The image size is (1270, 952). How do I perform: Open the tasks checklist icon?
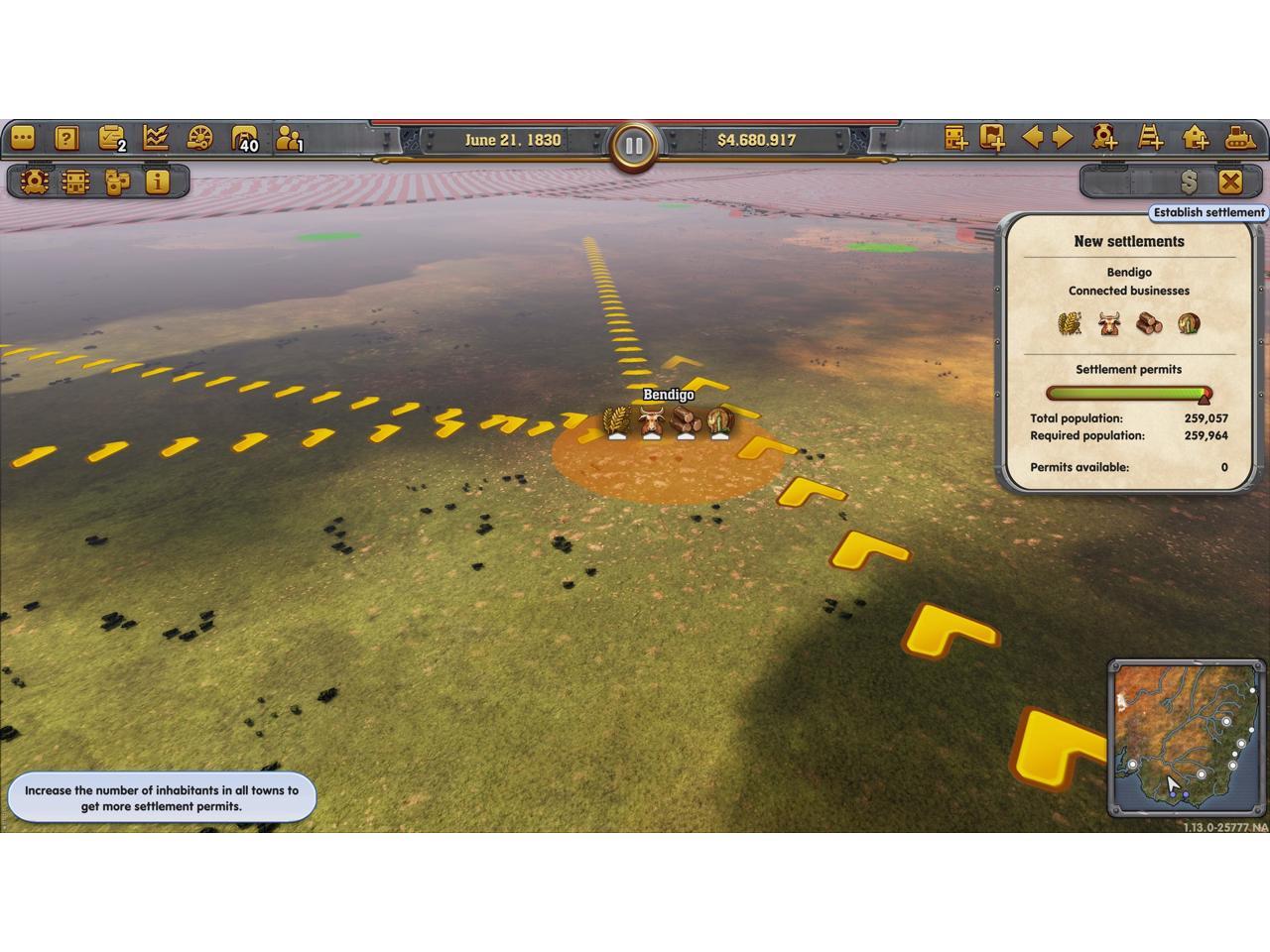coord(111,138)
